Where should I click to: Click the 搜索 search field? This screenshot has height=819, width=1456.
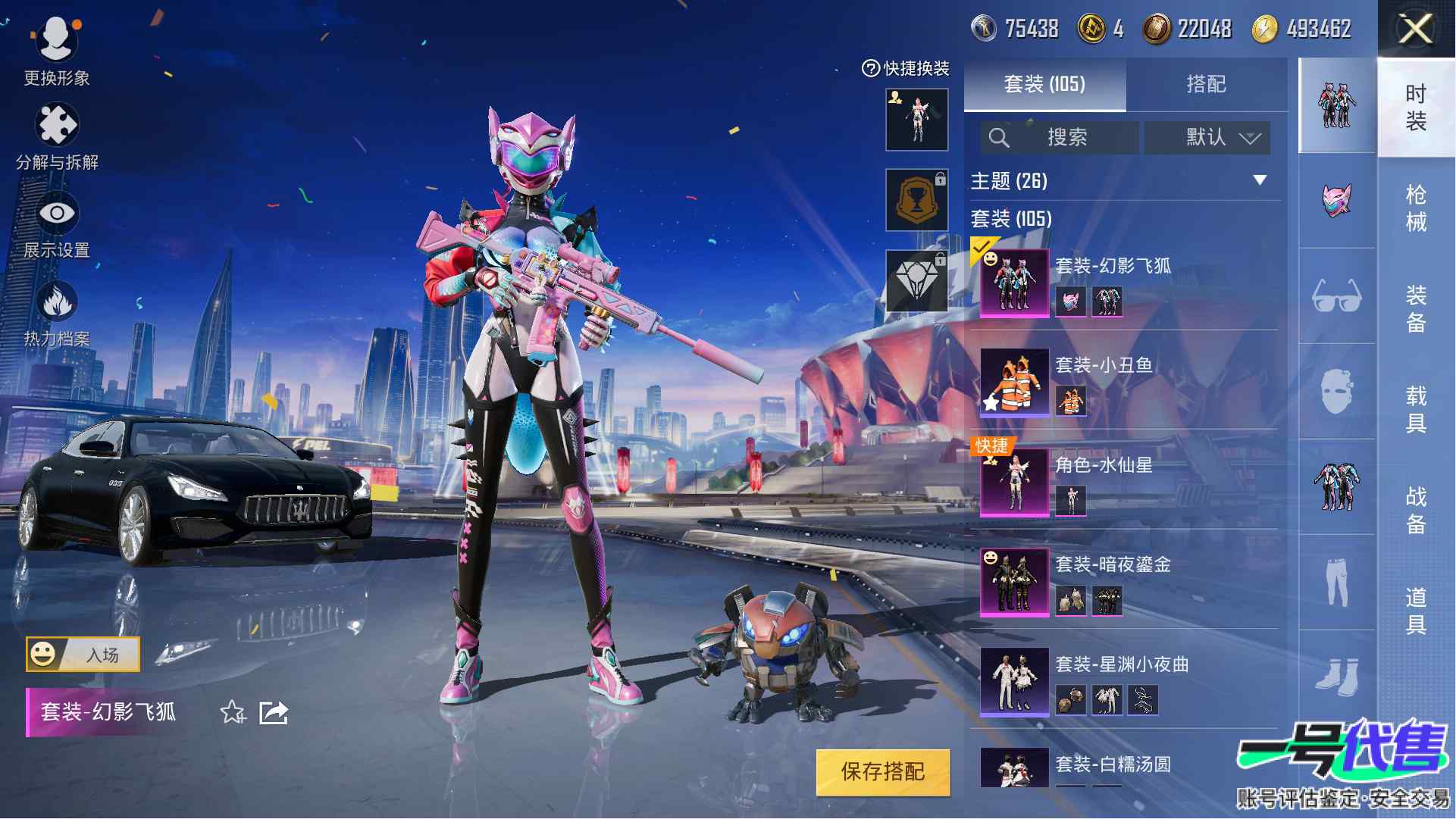click(1060, 137)
